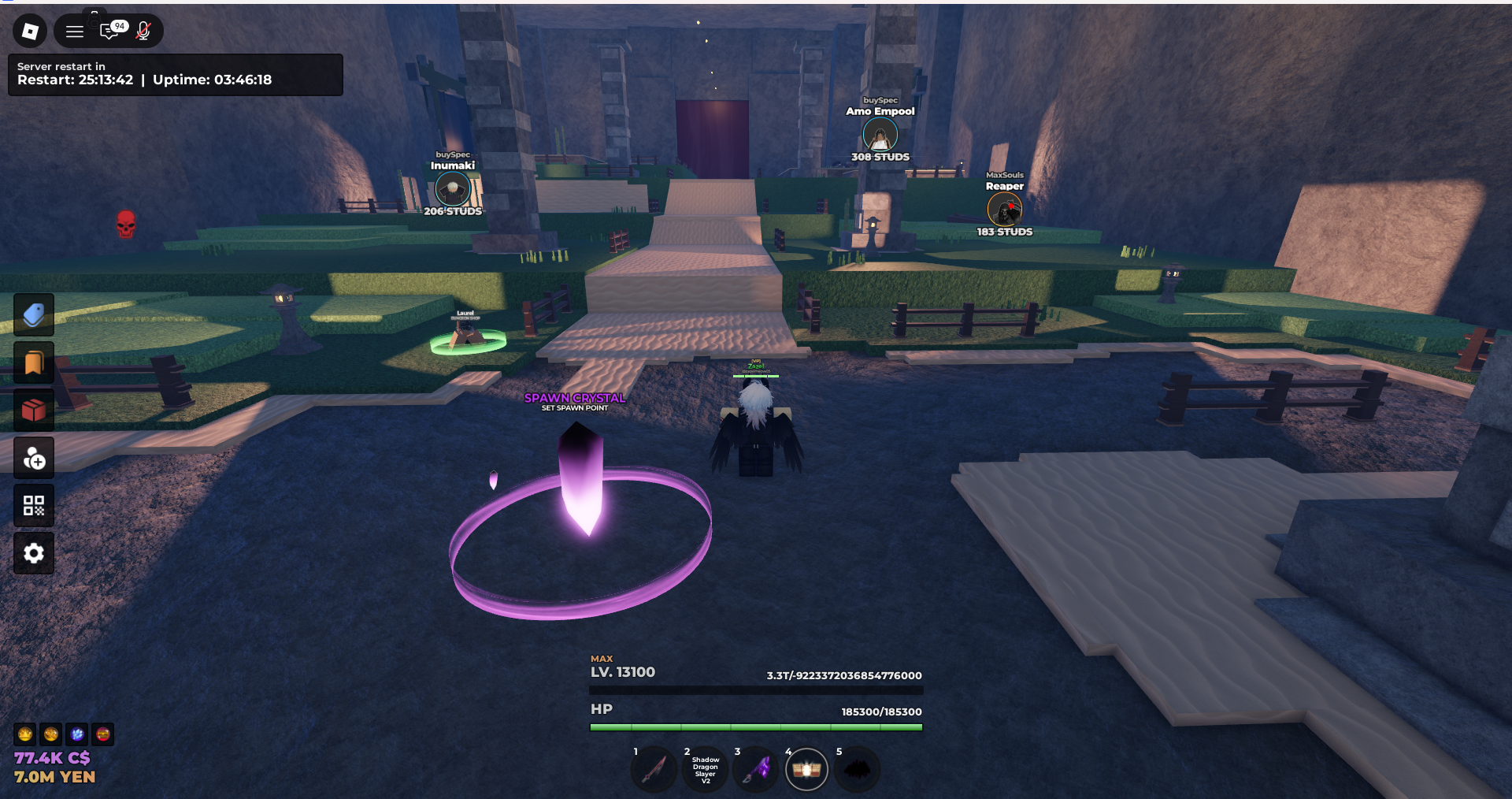Viewport: 1512px width, 799px height.
Task: Toggle the microphone icon at top left
Action: coord(143,32)
